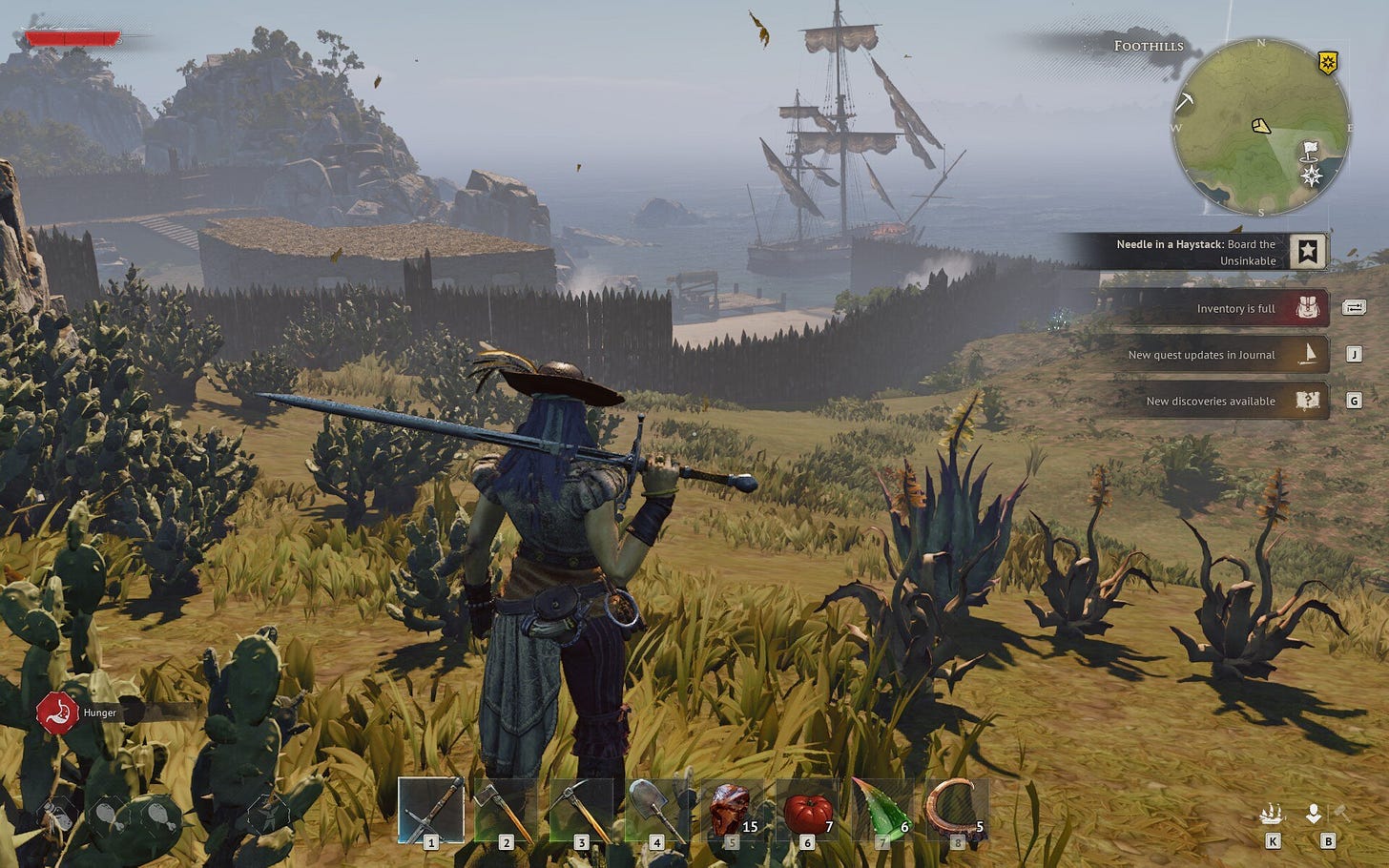Select the shovel in the hotbar

coord(656,811)
